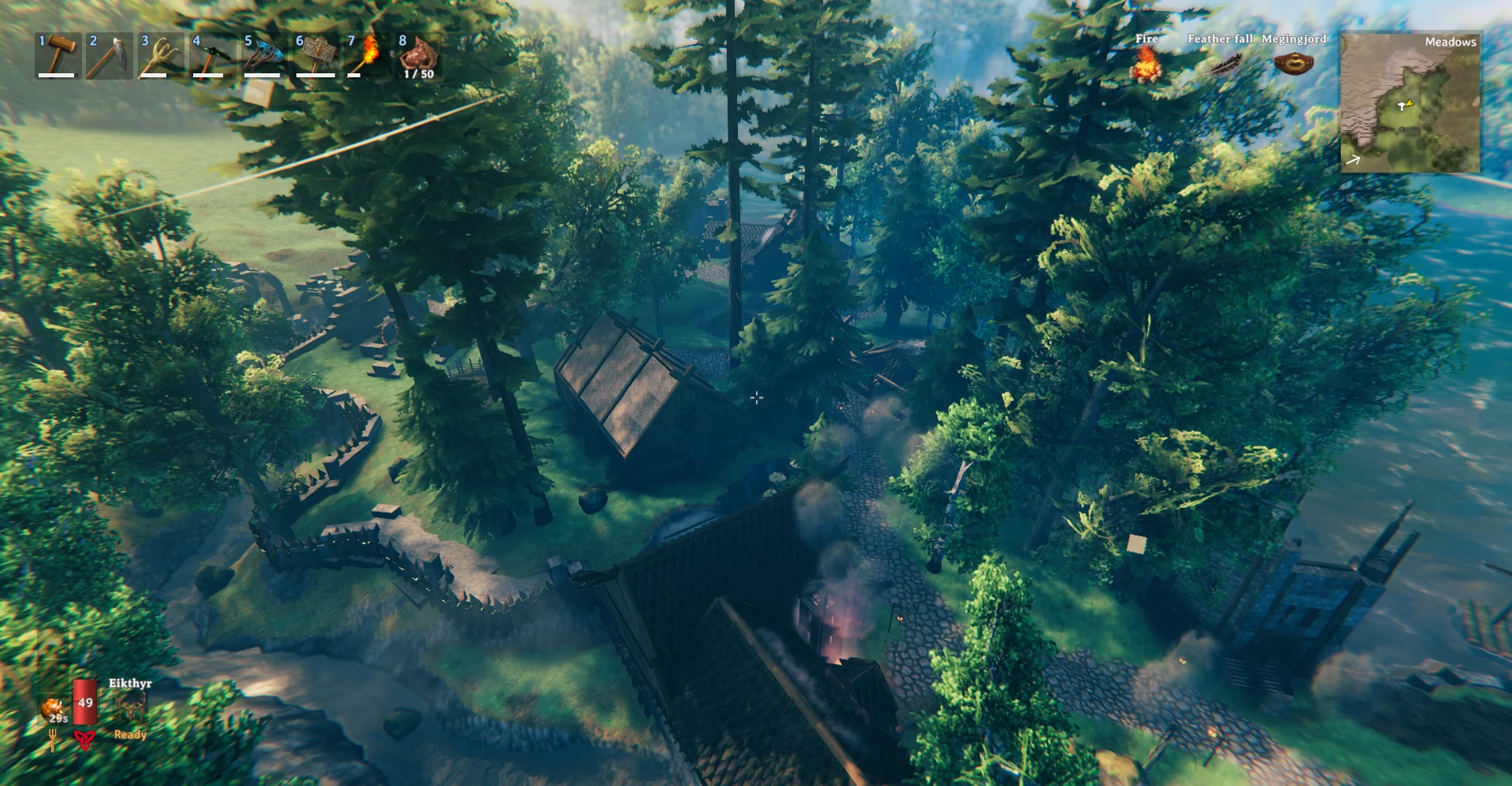The image size is (1512, 786).
Task: Select the stone sledge in hotbar slot 6
Action: [315, 55]
